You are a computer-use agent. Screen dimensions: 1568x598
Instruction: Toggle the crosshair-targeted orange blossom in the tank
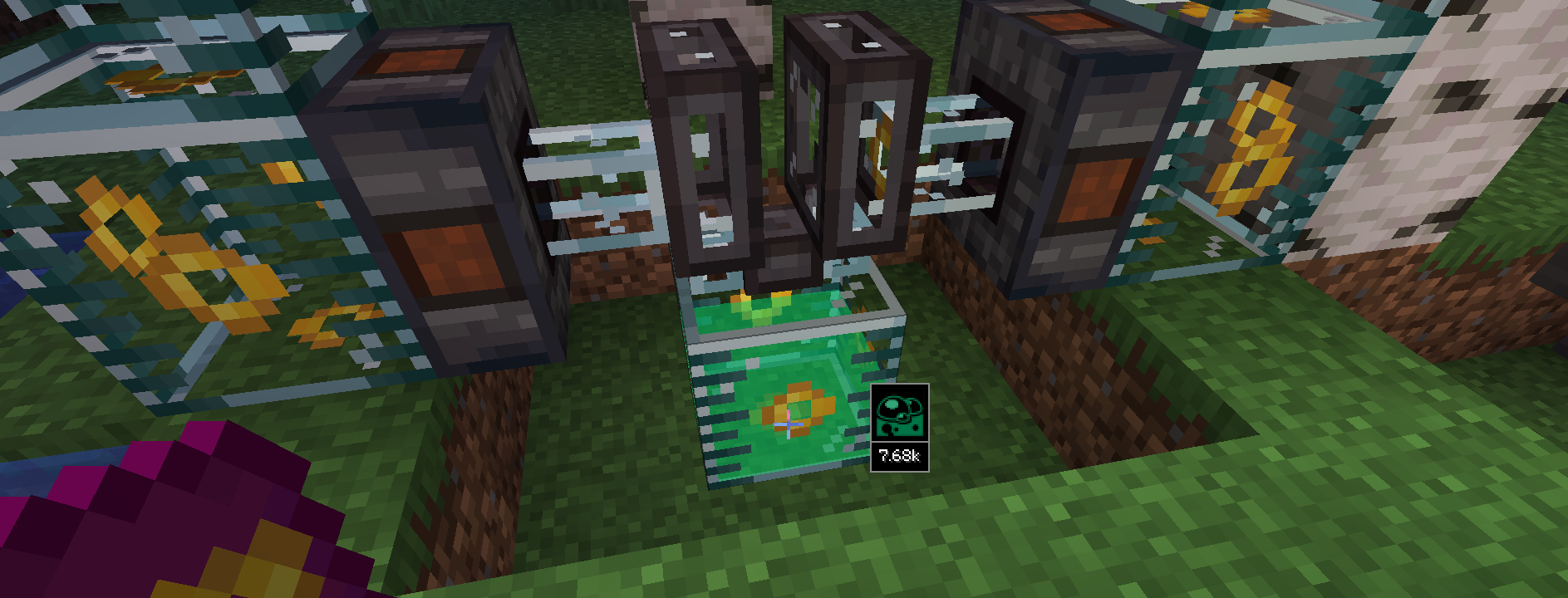pyautogui.click(x=789, y=424)
